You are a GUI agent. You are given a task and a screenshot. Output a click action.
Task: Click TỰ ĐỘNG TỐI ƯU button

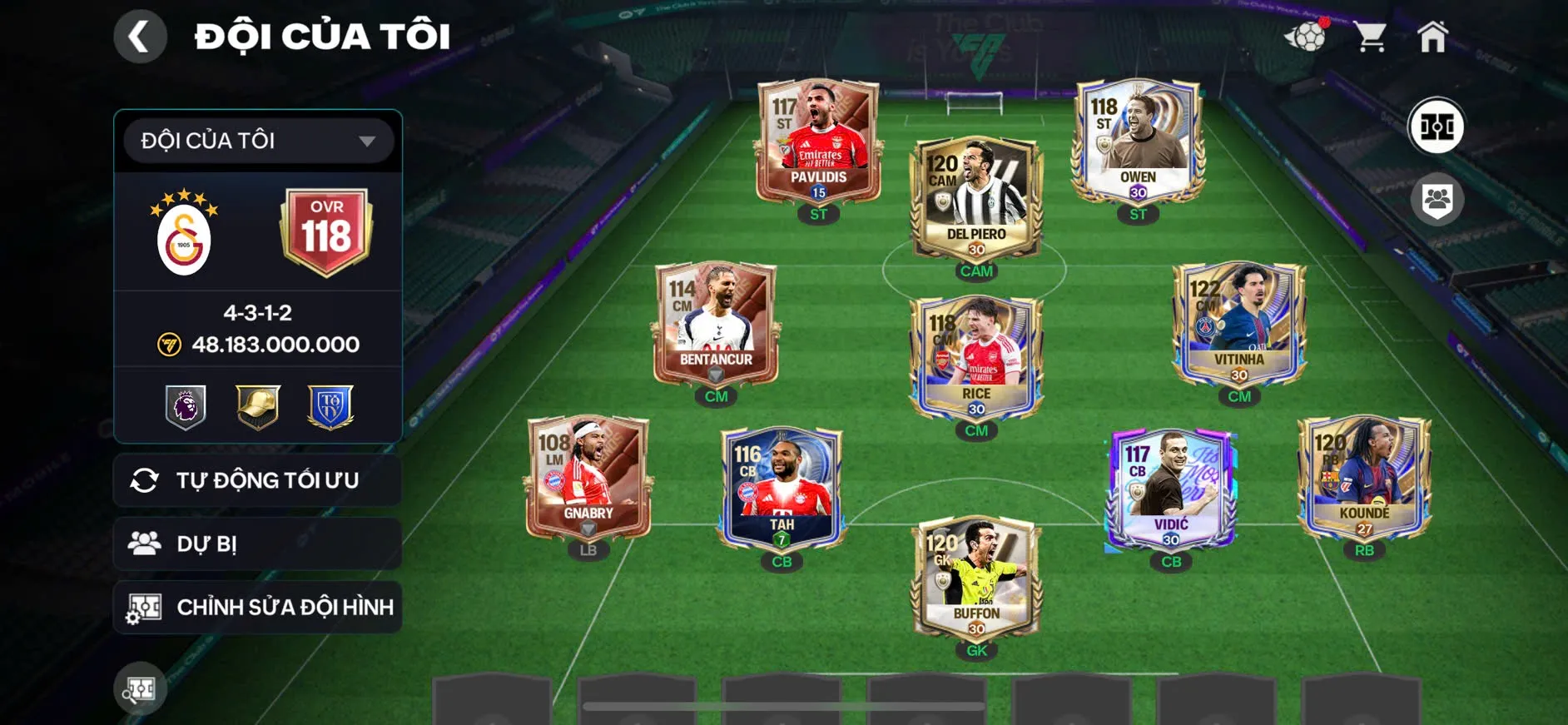click(x=258, y=480)
